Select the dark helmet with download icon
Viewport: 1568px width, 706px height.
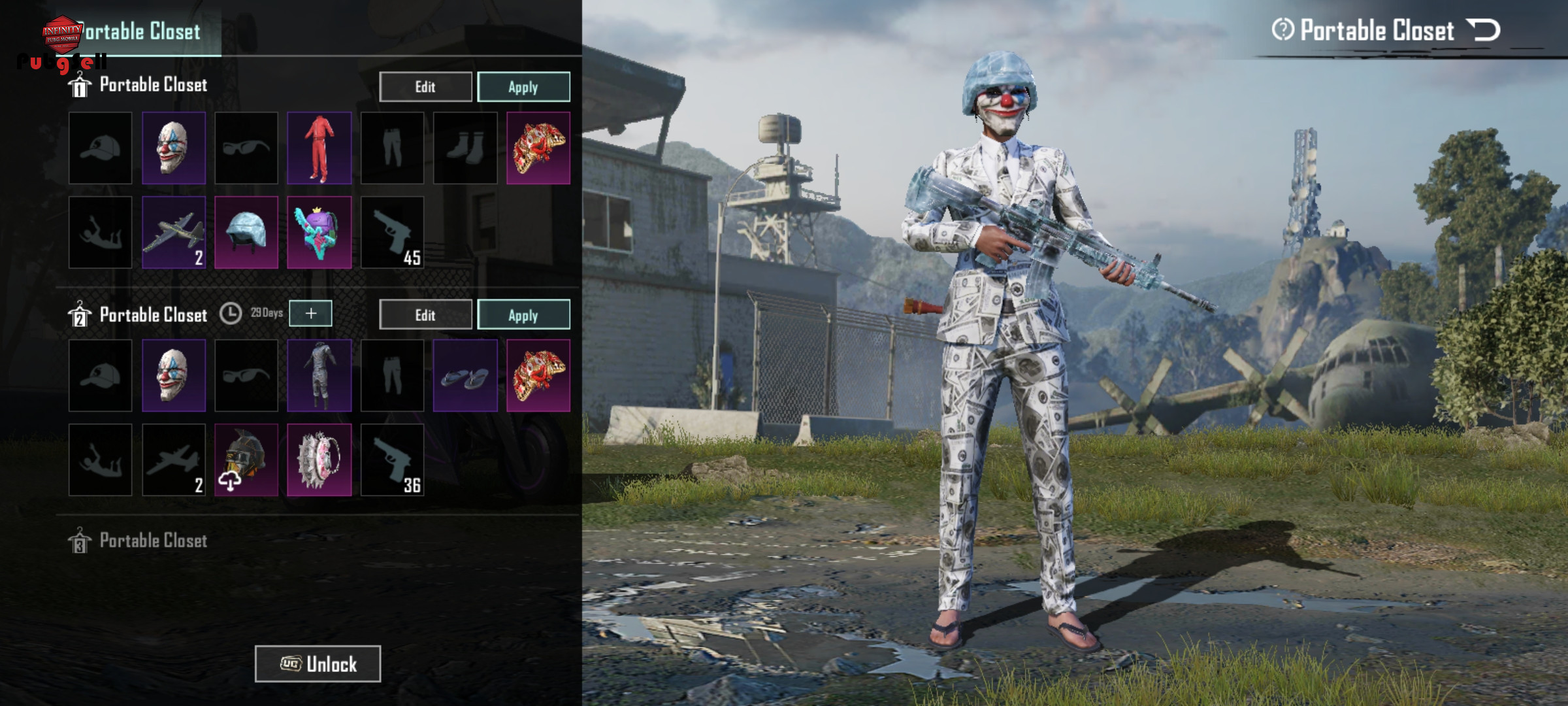(246, 460)
